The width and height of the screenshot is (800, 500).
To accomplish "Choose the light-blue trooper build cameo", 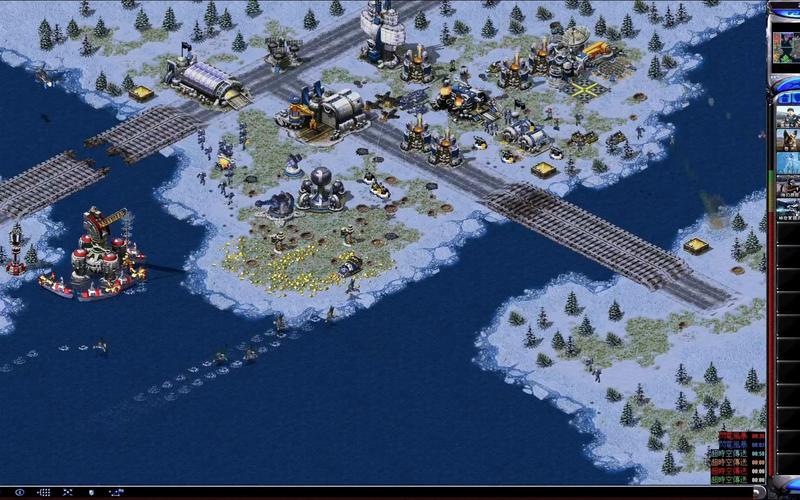I will tap(788, 163).
